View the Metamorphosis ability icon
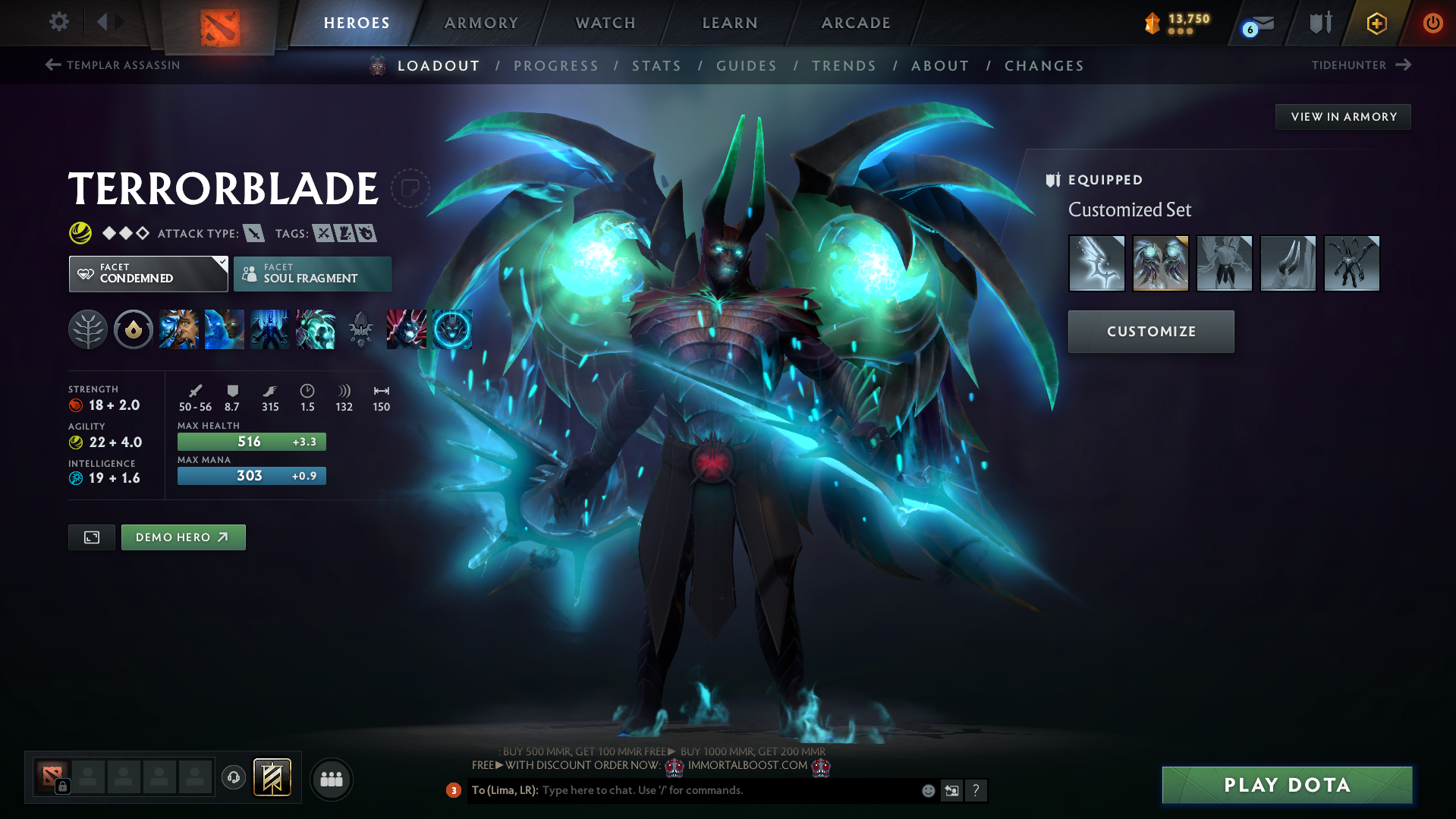The width and height of the screenshot is (1456, 819). pos(270,329)
